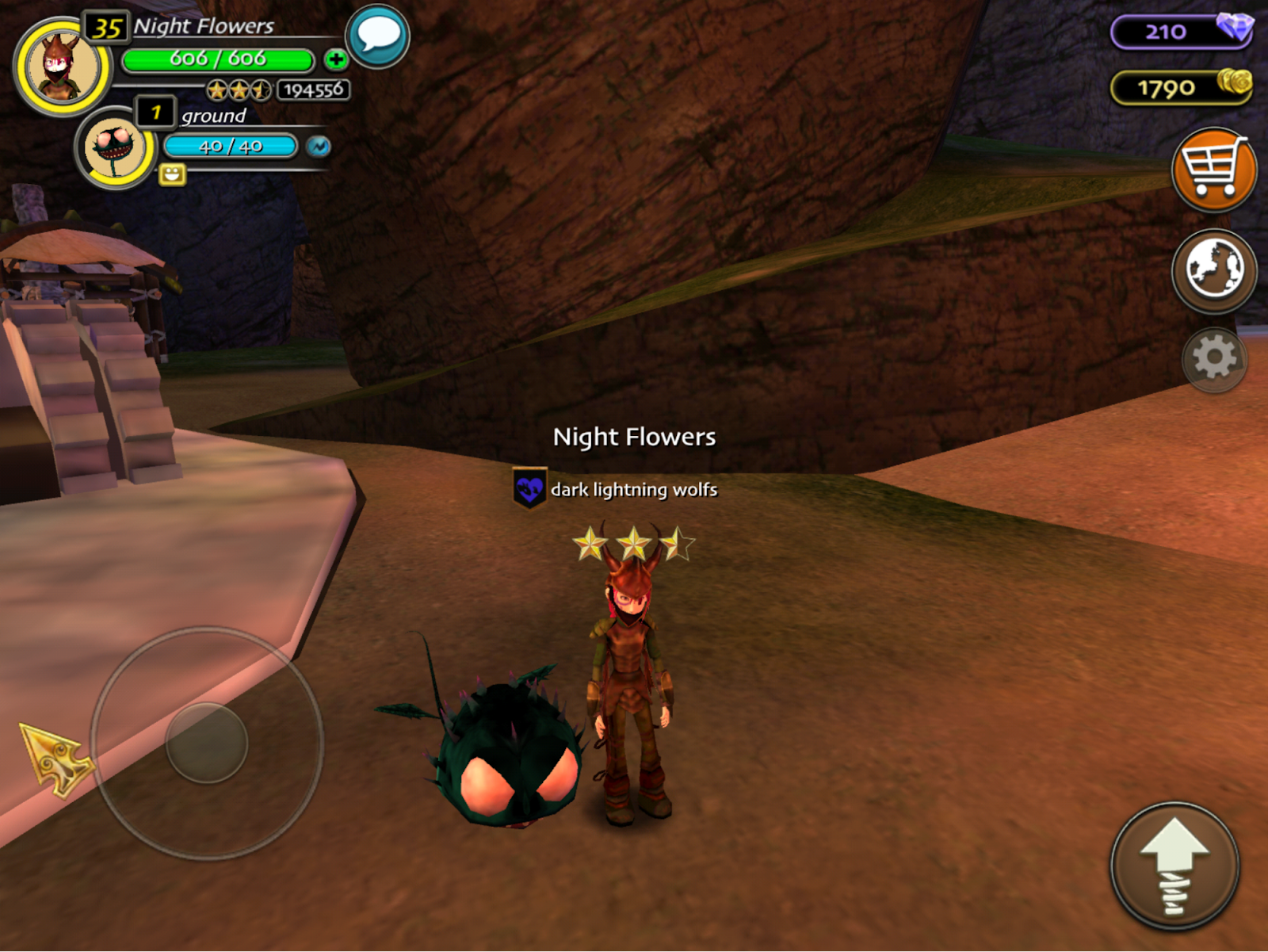Viewport: 1268px width, 952px height.
Task: Tap the gold coins counter
Action: coord(1181,87)
